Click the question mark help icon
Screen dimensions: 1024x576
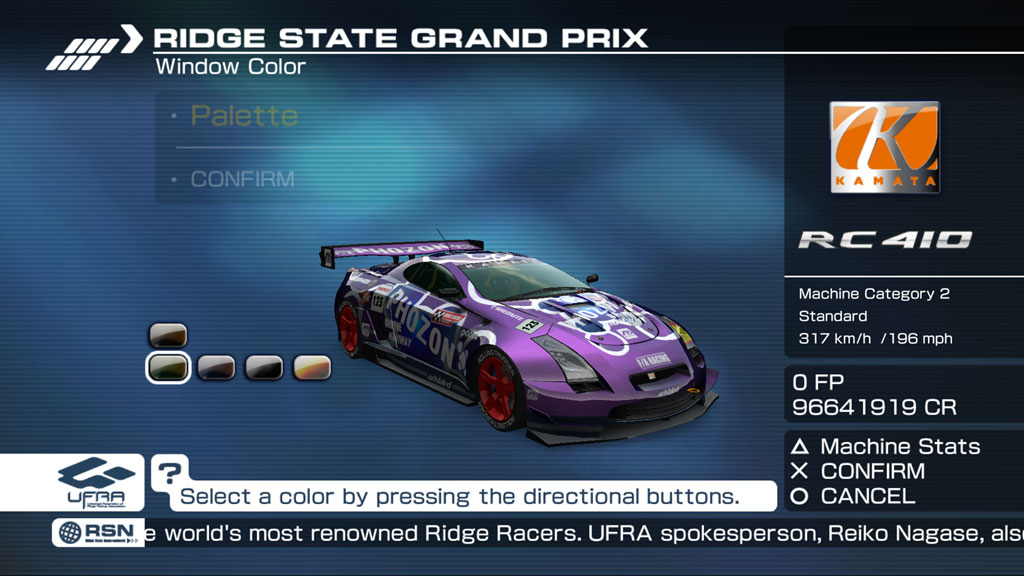pyautogui.click(x=170, y=471)
